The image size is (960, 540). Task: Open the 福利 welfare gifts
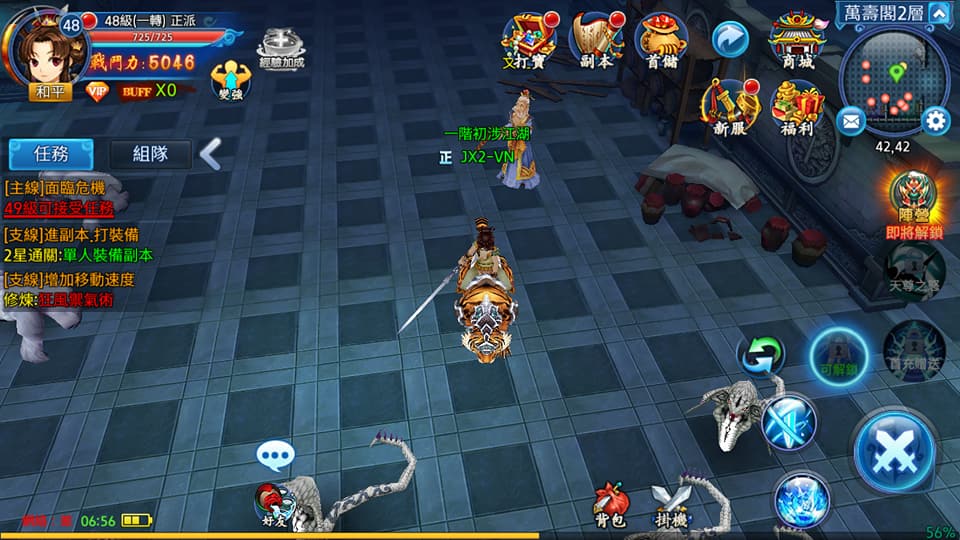click(797, 106)
